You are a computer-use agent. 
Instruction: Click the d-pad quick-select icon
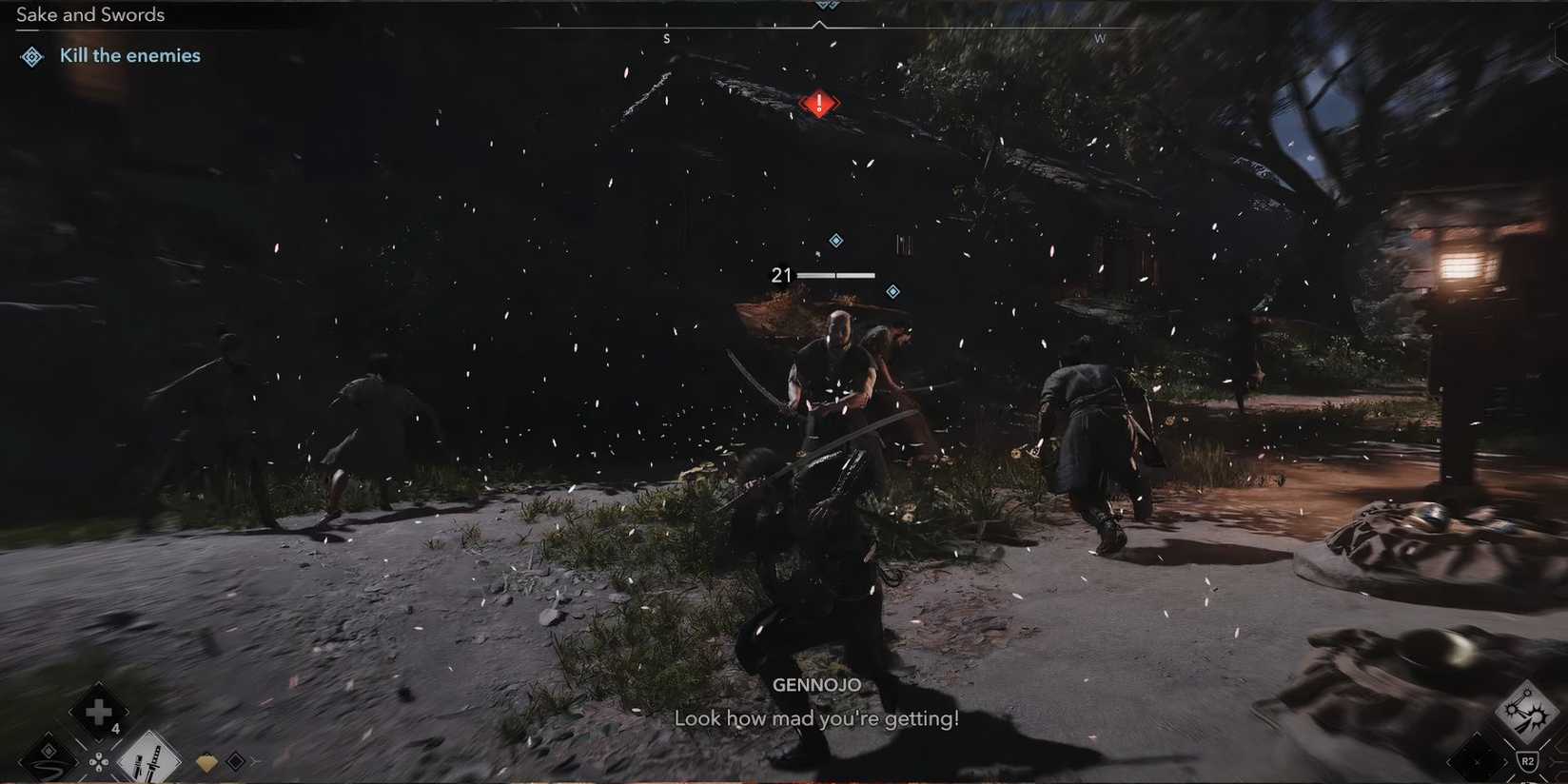[x=98, y=763]
